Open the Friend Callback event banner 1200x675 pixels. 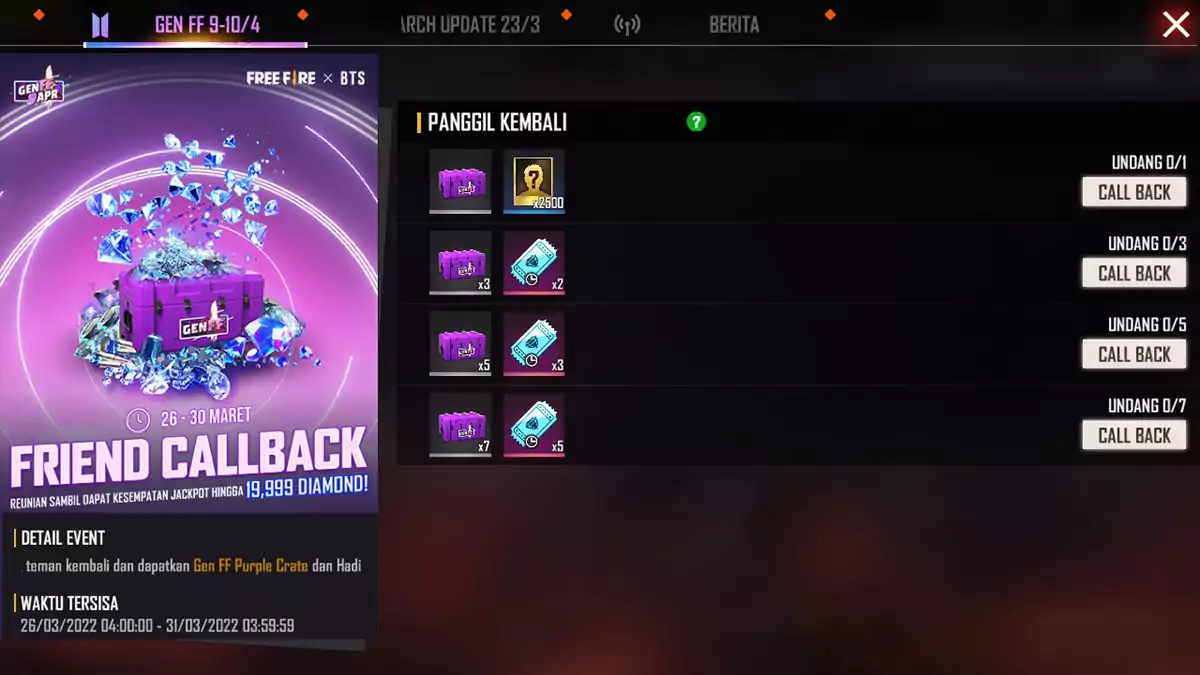click(189, 290)
